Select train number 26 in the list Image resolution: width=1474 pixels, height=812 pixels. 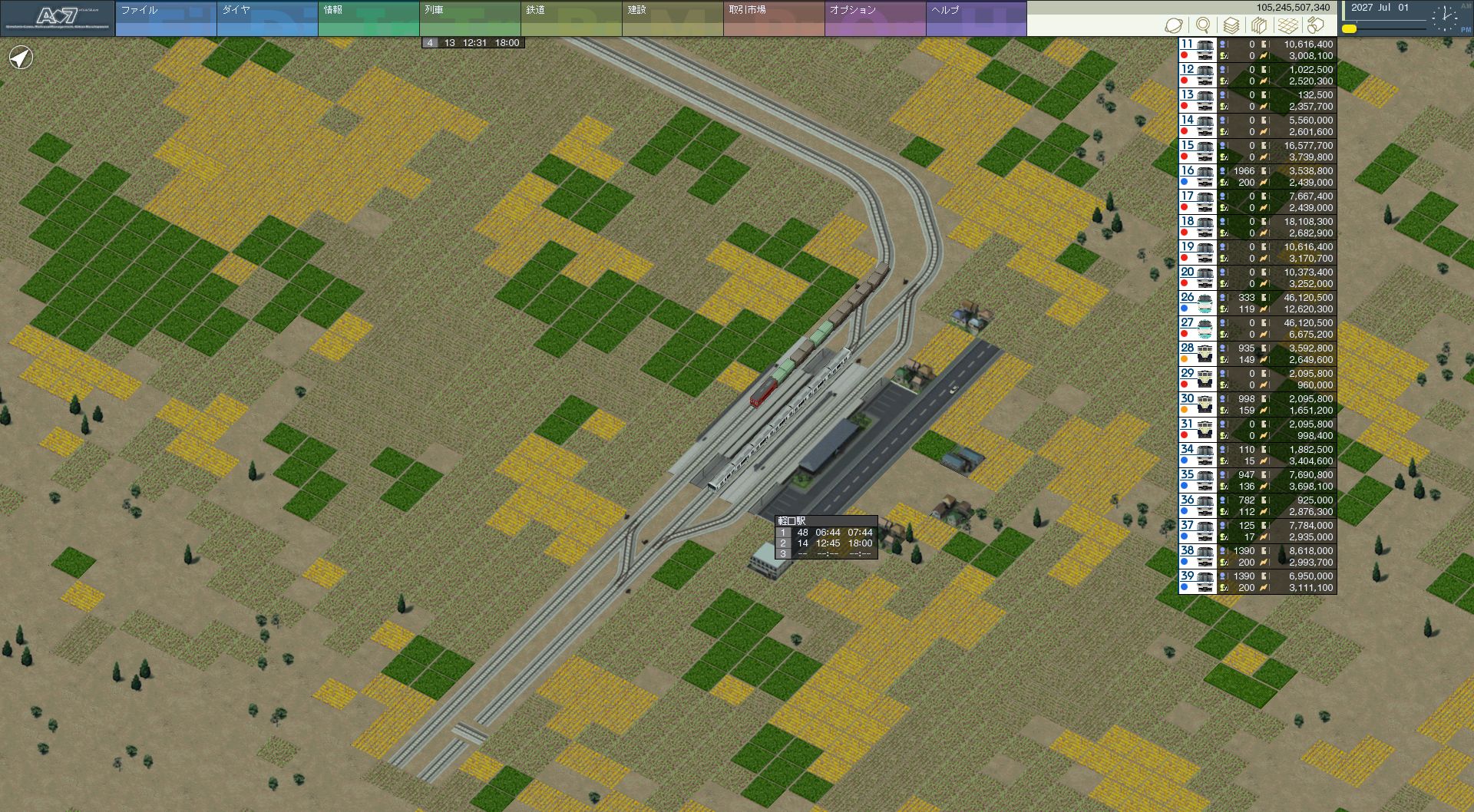[x=1198, y=303]
